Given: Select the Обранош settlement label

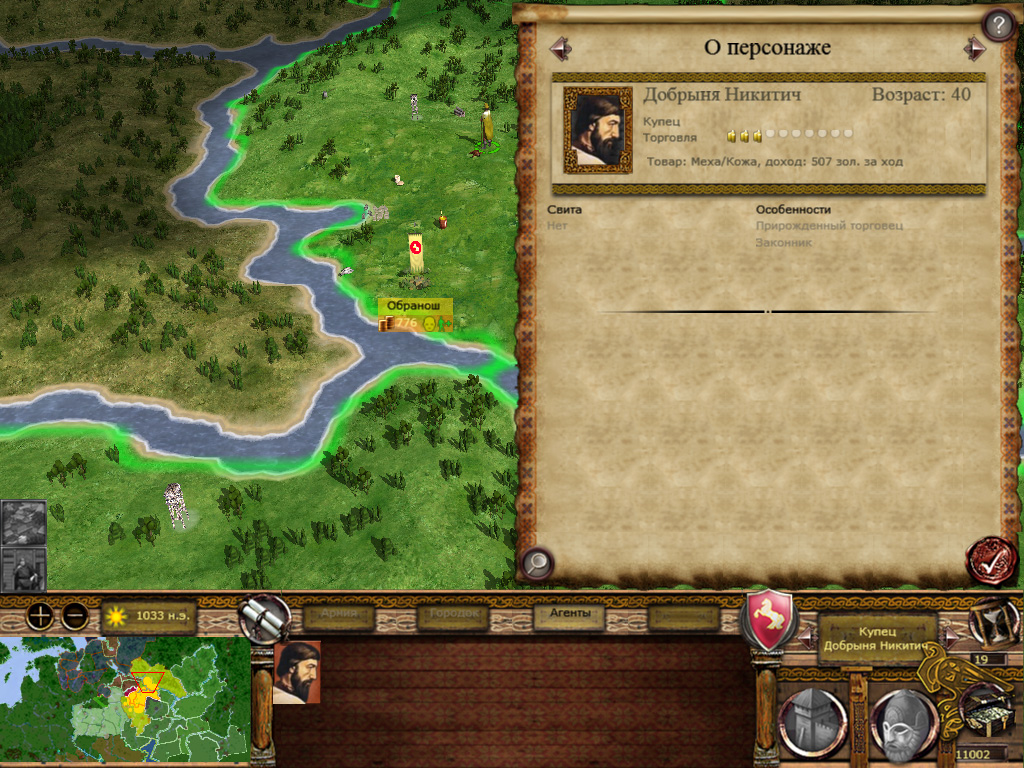Looking at the screenshot, I should (415, 306).
